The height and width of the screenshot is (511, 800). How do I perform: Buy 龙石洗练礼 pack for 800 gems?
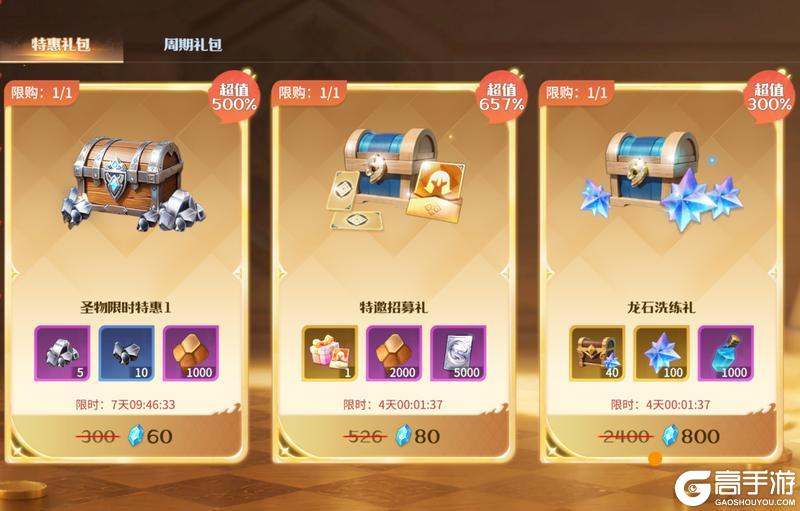pyautogui.click(x=663, y=436)
